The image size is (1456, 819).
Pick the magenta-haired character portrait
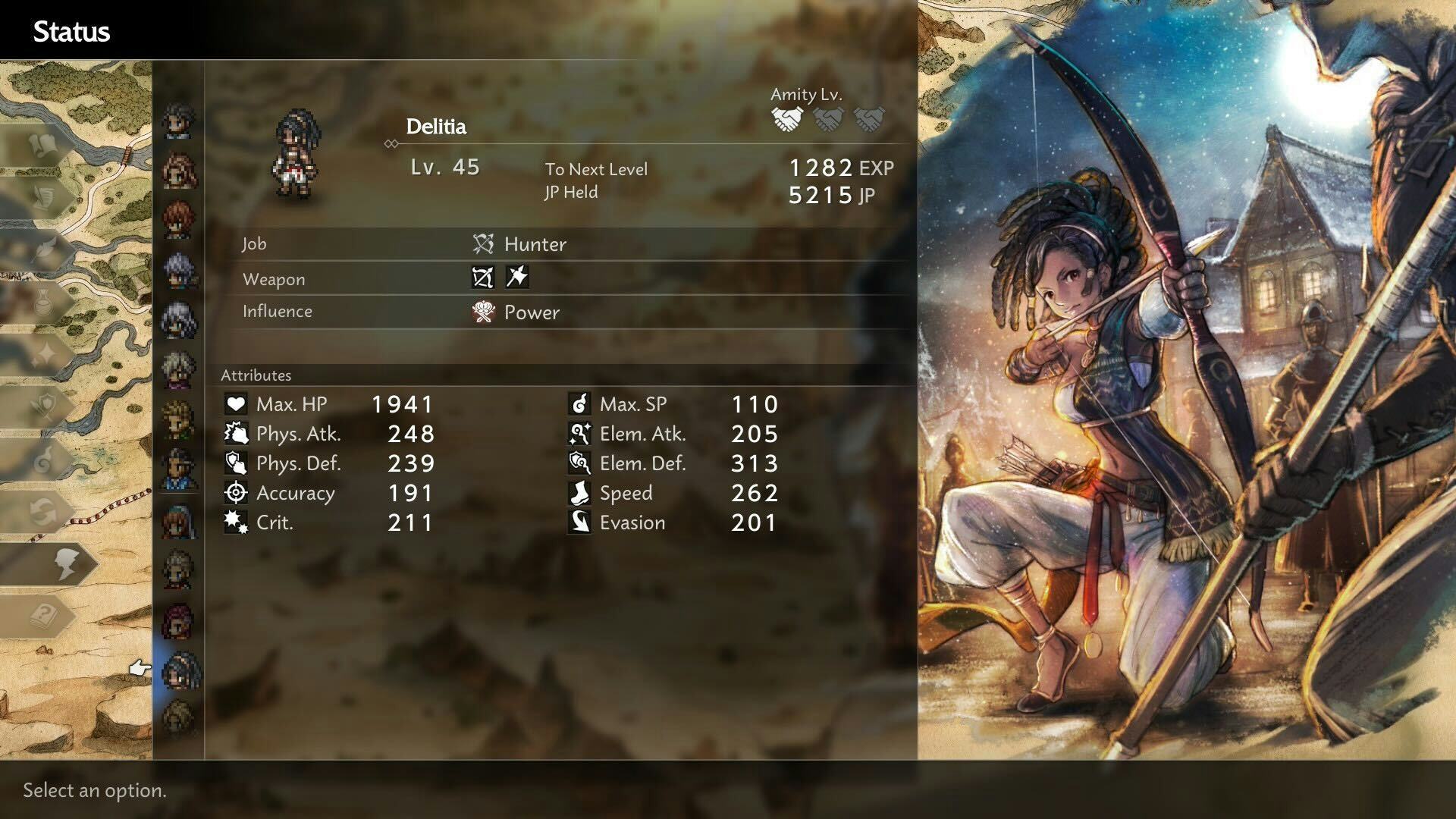click(x=180, y=620)
